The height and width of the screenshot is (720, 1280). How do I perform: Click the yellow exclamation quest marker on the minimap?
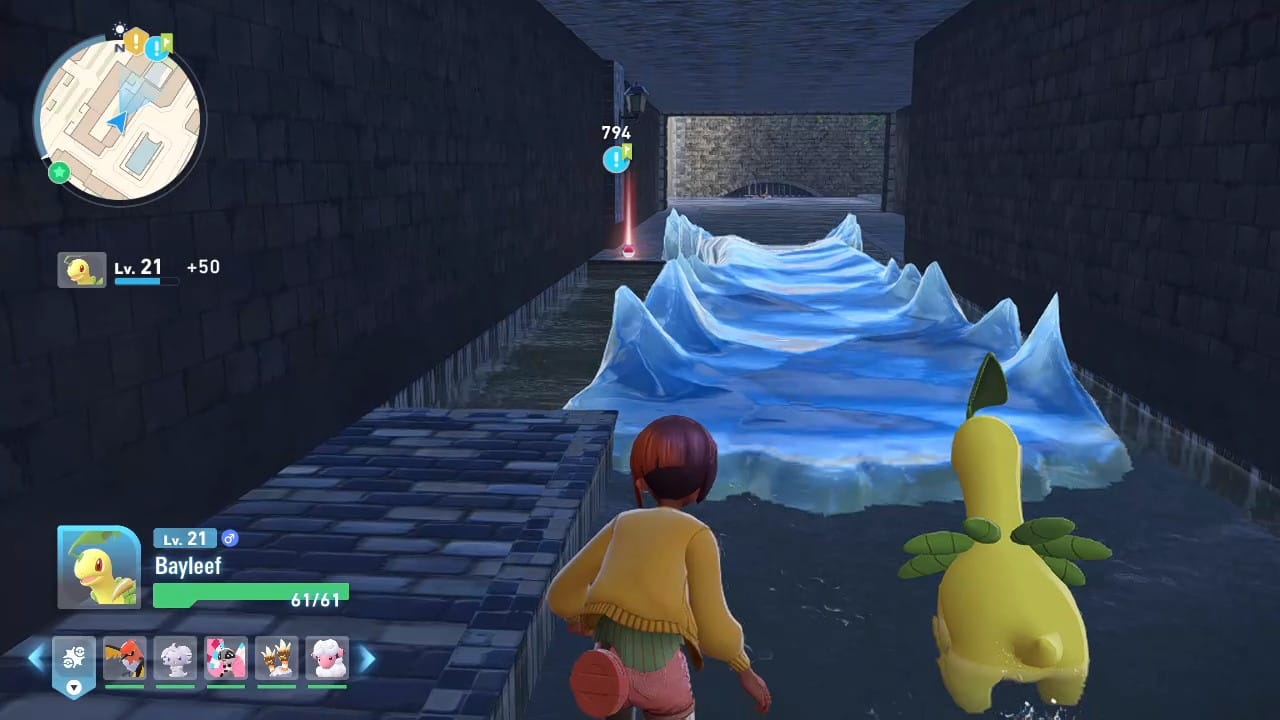(x=135, y=40)
